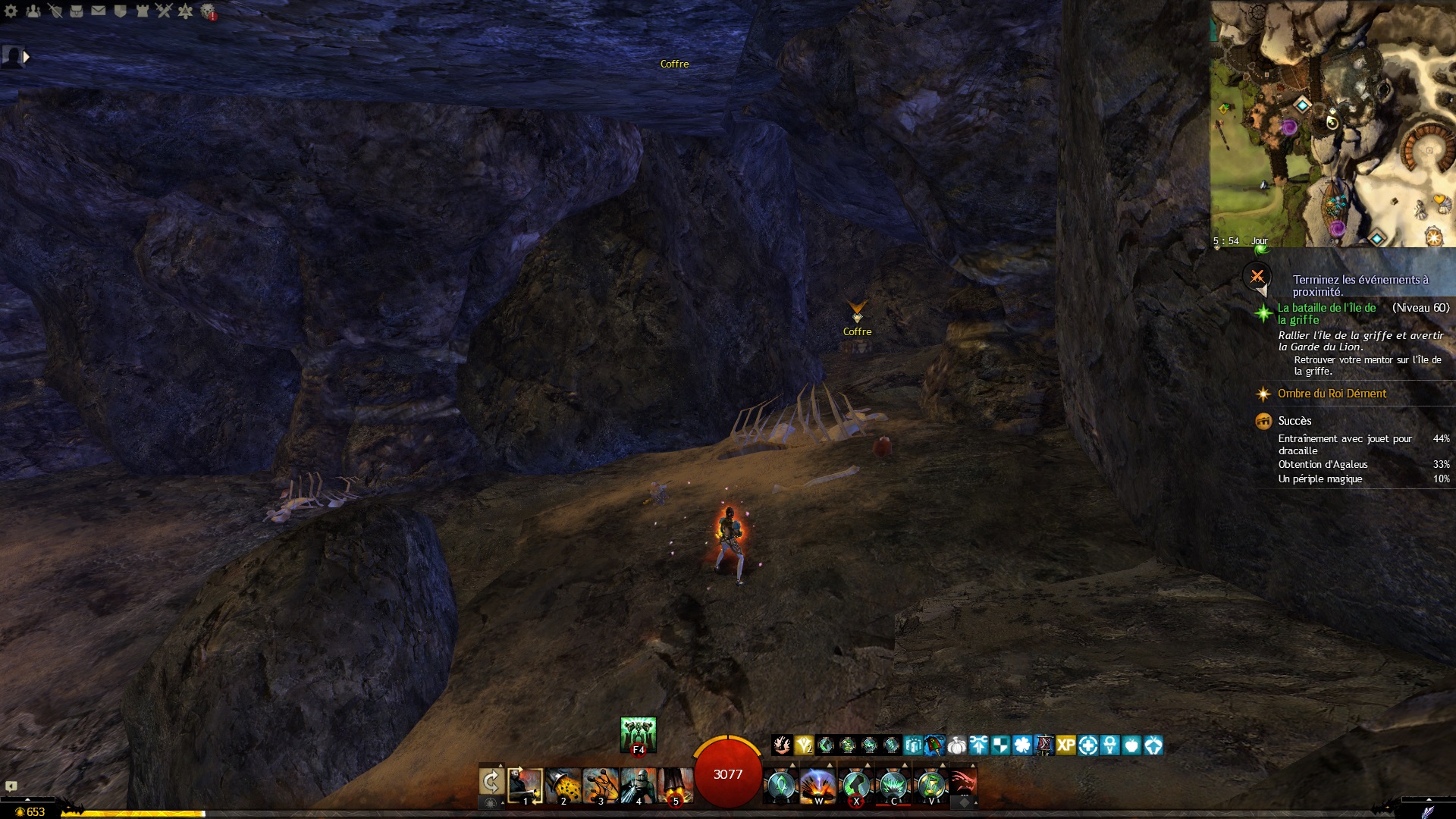
Task: Check mail via the envelope icon
Action: pos(99,11)
